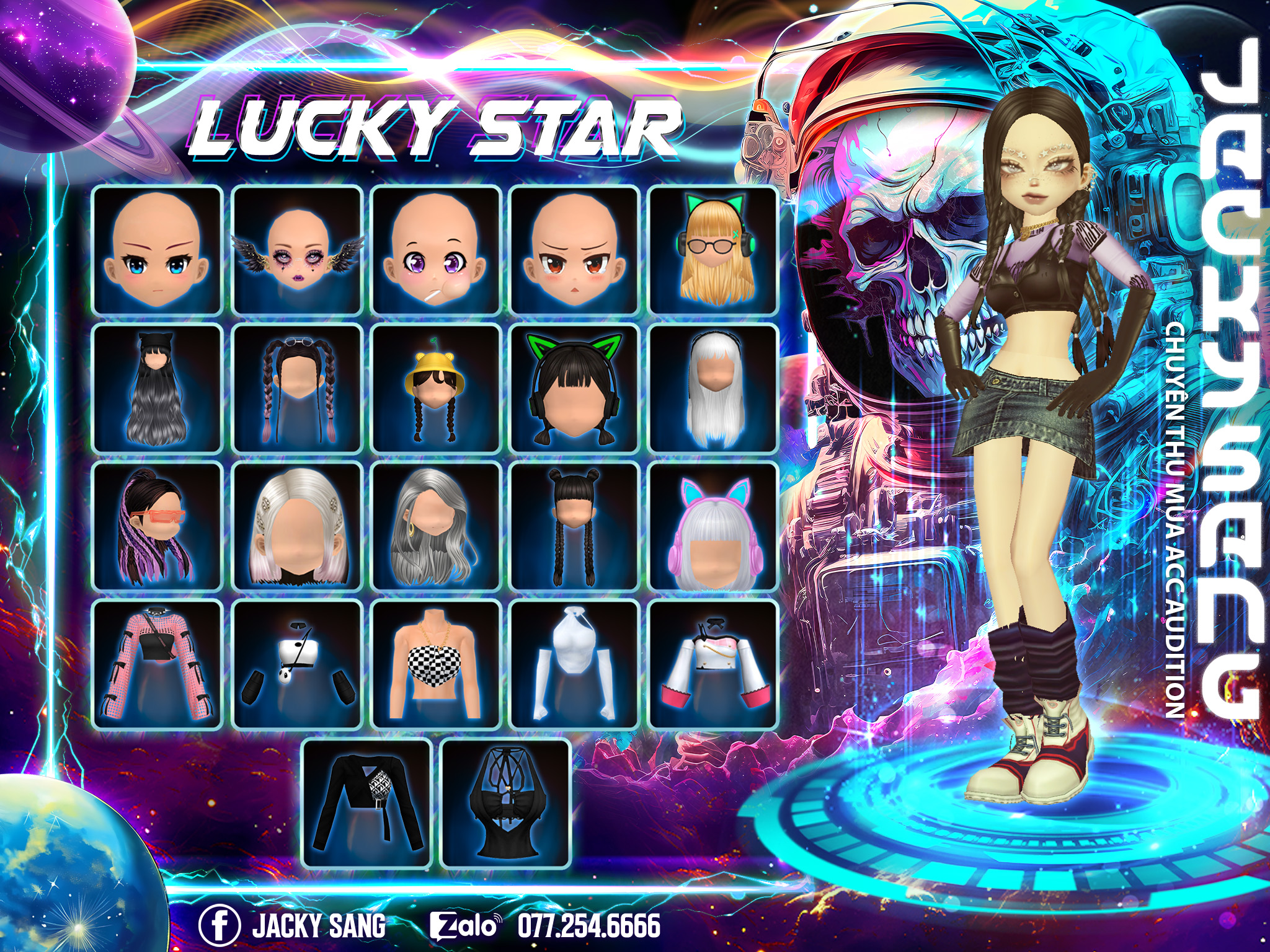Image resolution: width=1270 pixels, height=952 pixels.
Task: Select long gray hair with black beanie
Action: (x=157, y=389)
